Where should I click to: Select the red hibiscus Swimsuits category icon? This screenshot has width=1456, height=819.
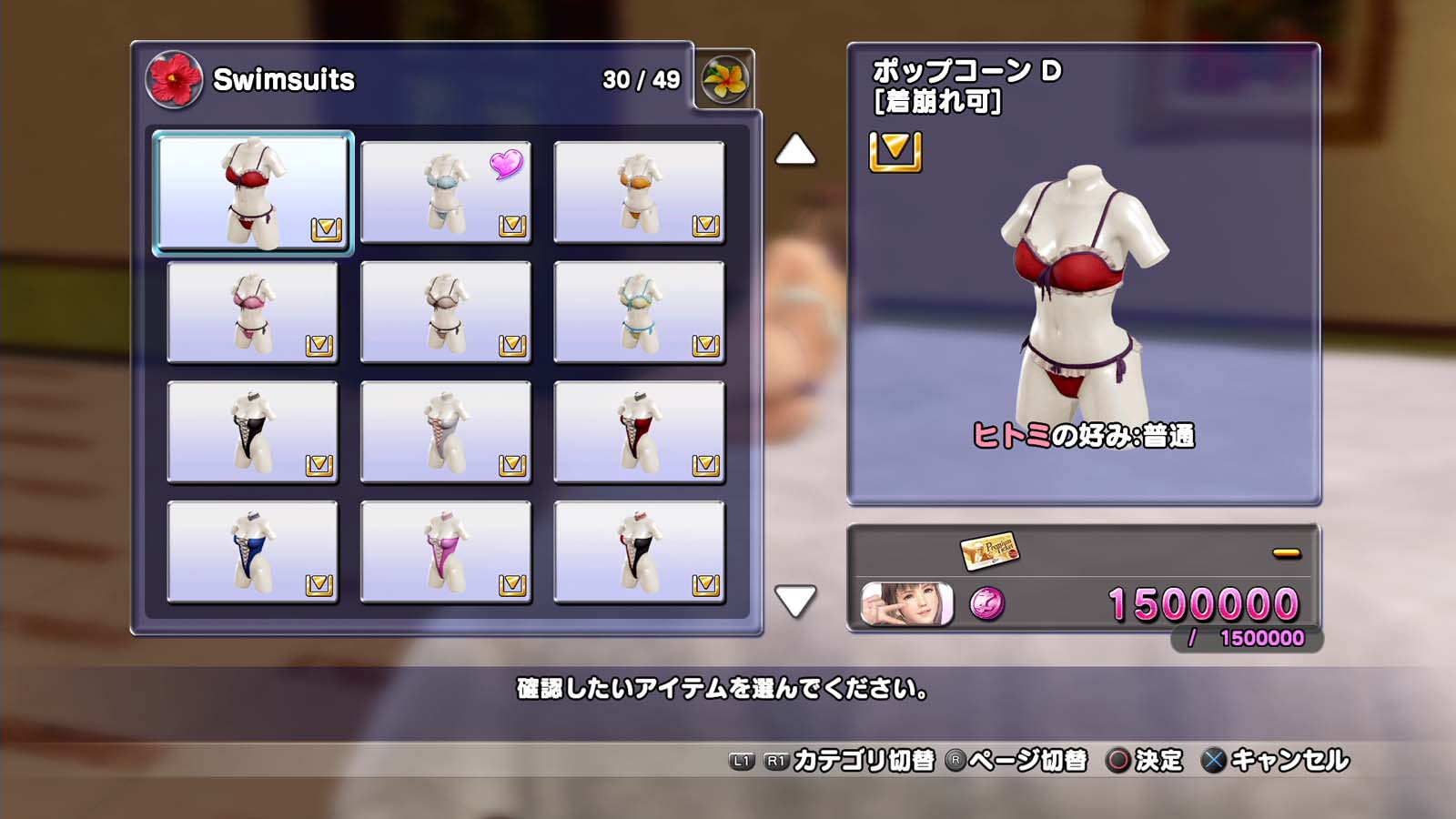pos(174,79)
